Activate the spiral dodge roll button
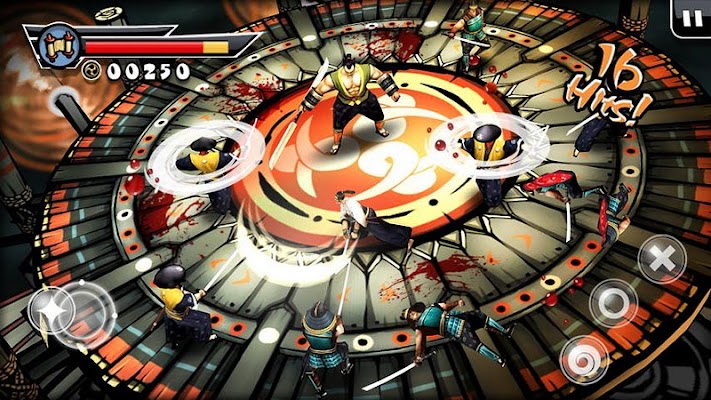The height and width of the screenshot is (400, 711). tap(583, 358)
